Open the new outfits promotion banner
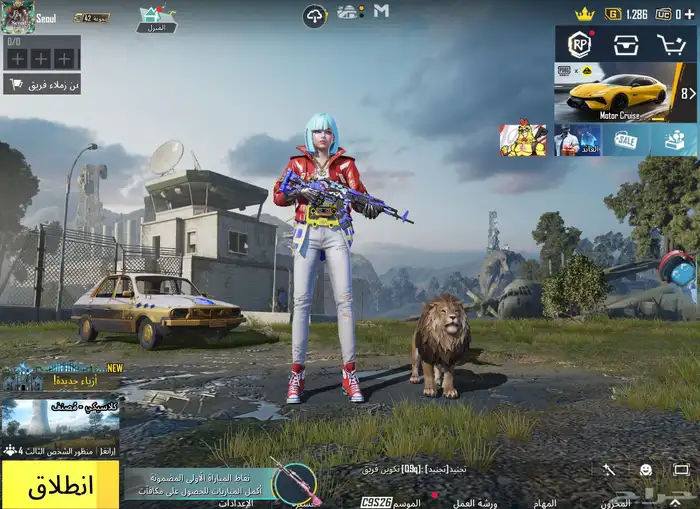Screen dimensions: 700x509 (x=60, y=377)
